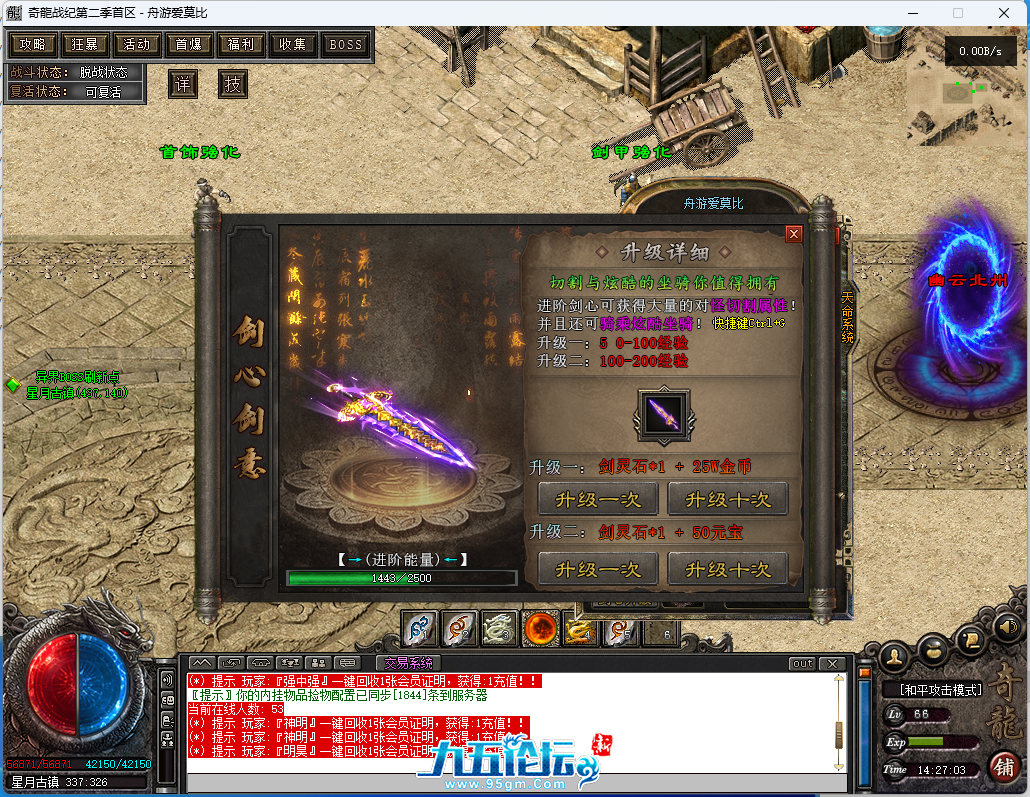Click 升级十次 for the 50元宝 upgrade
Viewport: 1030px width, 797px height.
(x=727, y=569)
